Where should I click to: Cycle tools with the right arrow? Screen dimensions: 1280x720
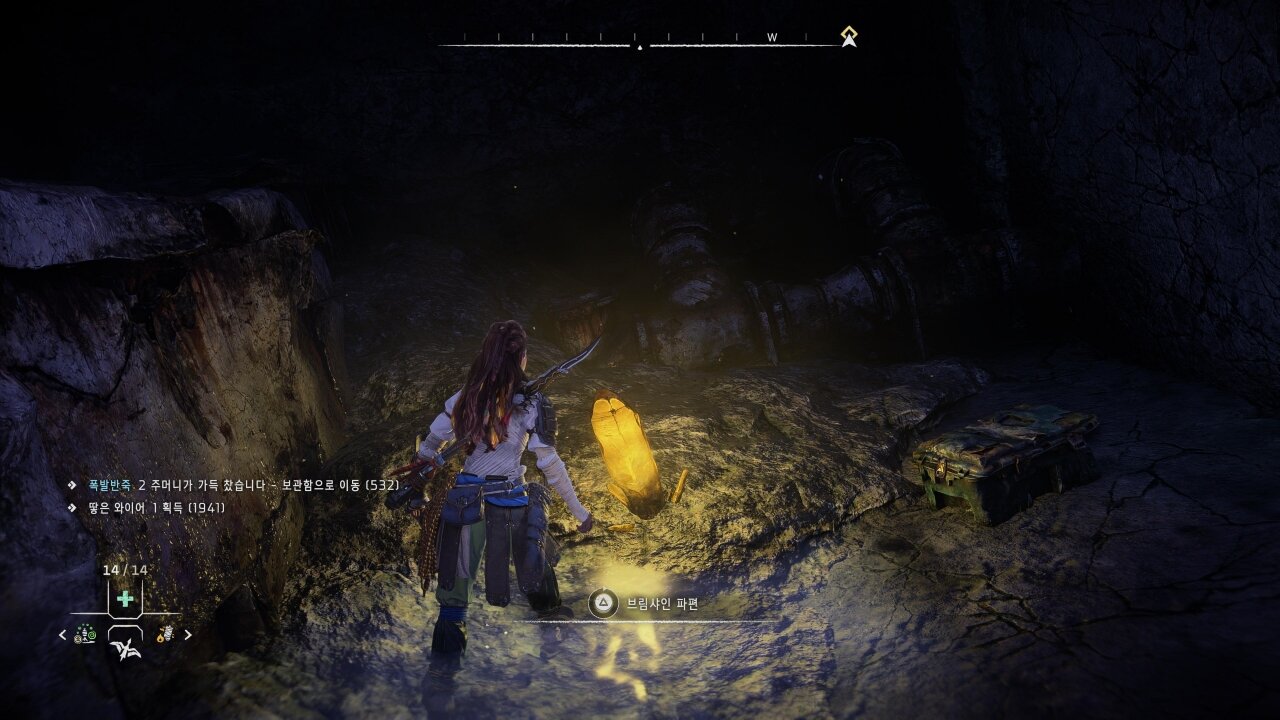188,635
